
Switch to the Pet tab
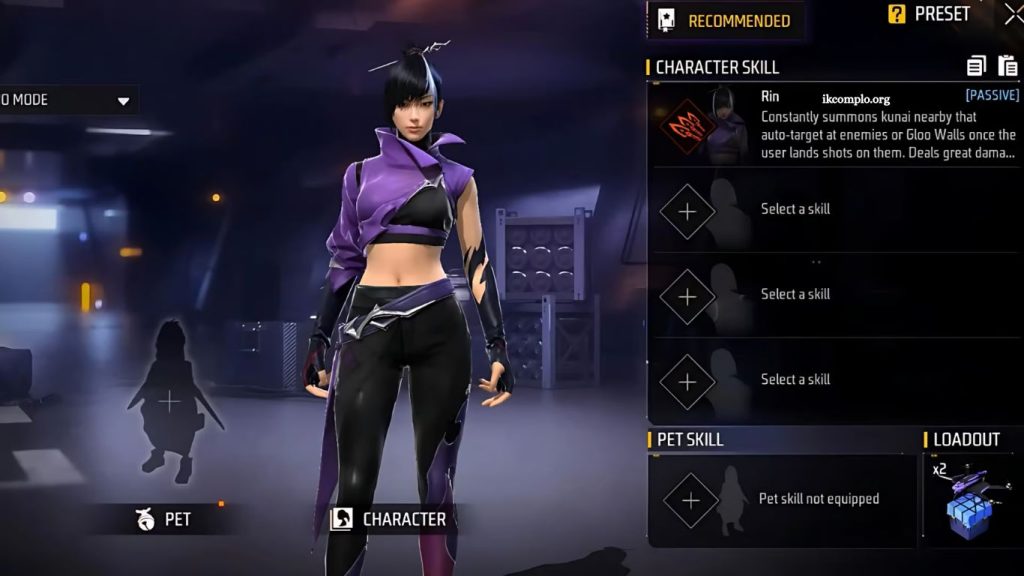coord(165,519)
